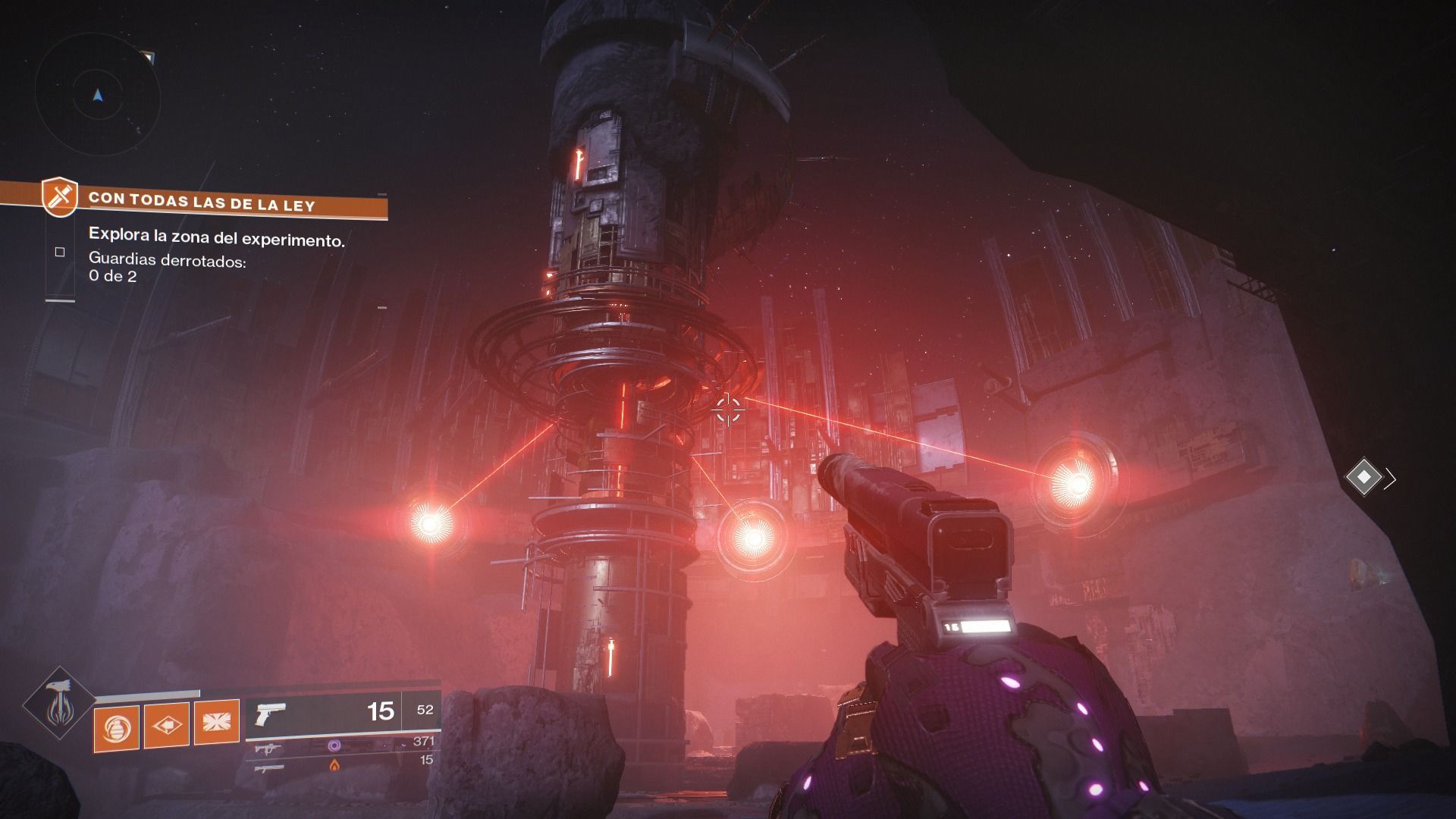Click the circular radar in the corner
This screenshot has width=1456, height=819.
[97, 96]
